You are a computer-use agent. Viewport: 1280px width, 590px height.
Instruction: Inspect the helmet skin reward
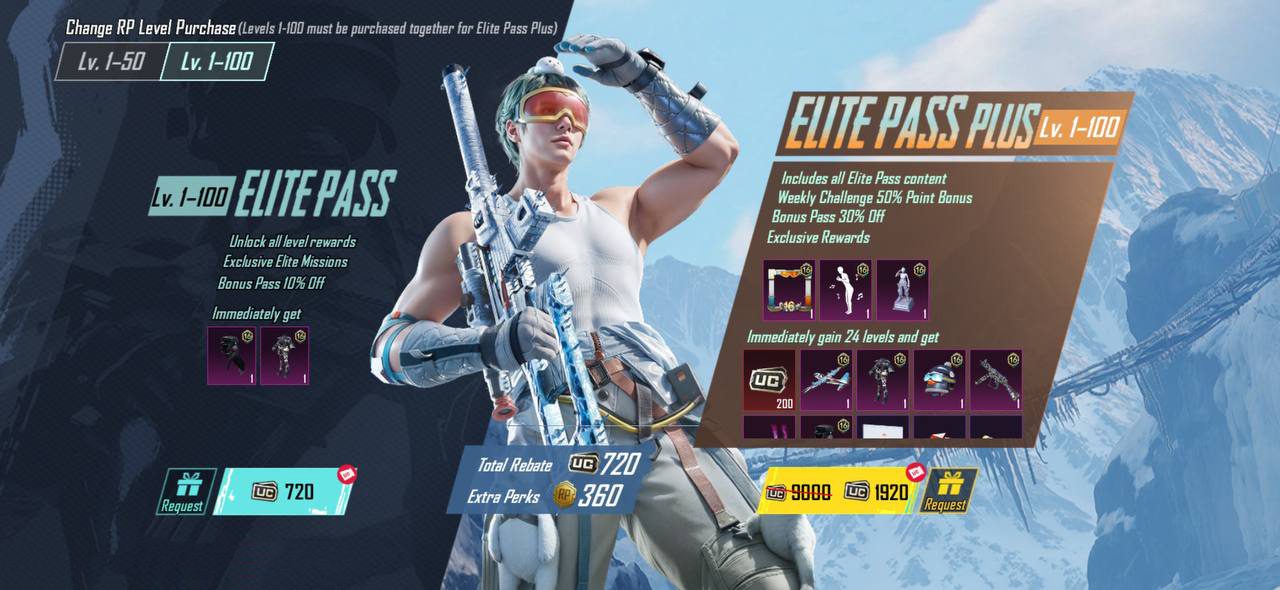(939, 379)
